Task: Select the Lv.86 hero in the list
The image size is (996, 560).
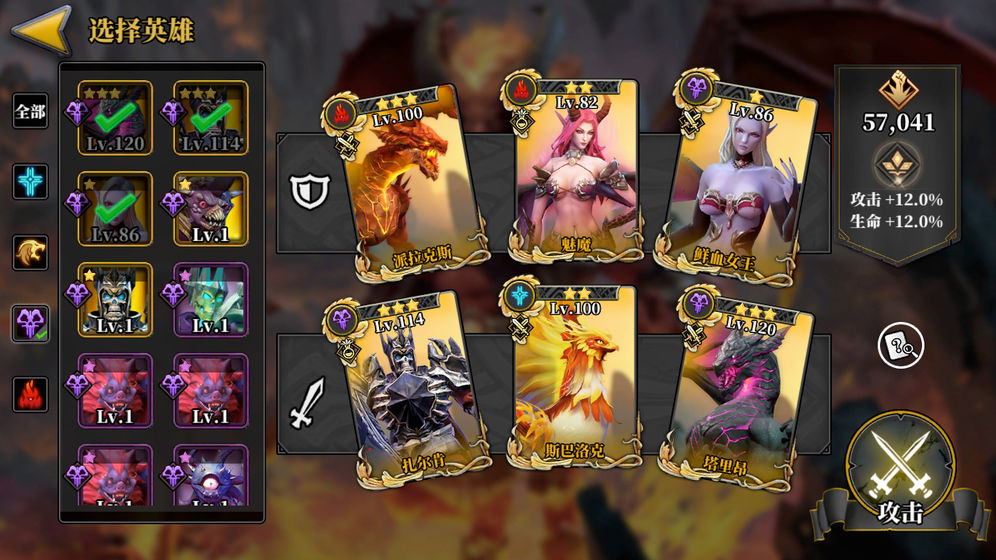Action: (x=114, y=208)
